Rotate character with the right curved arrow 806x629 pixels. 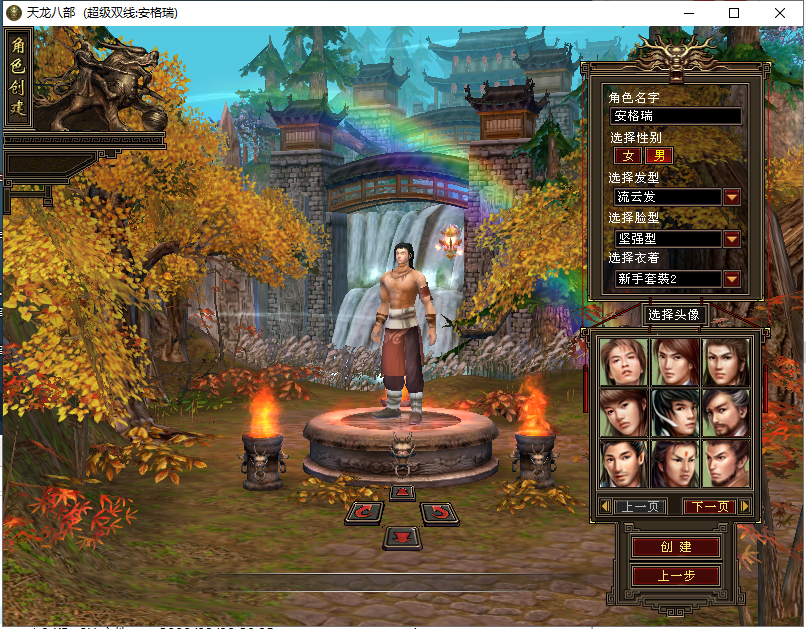(x=438, y=513)
